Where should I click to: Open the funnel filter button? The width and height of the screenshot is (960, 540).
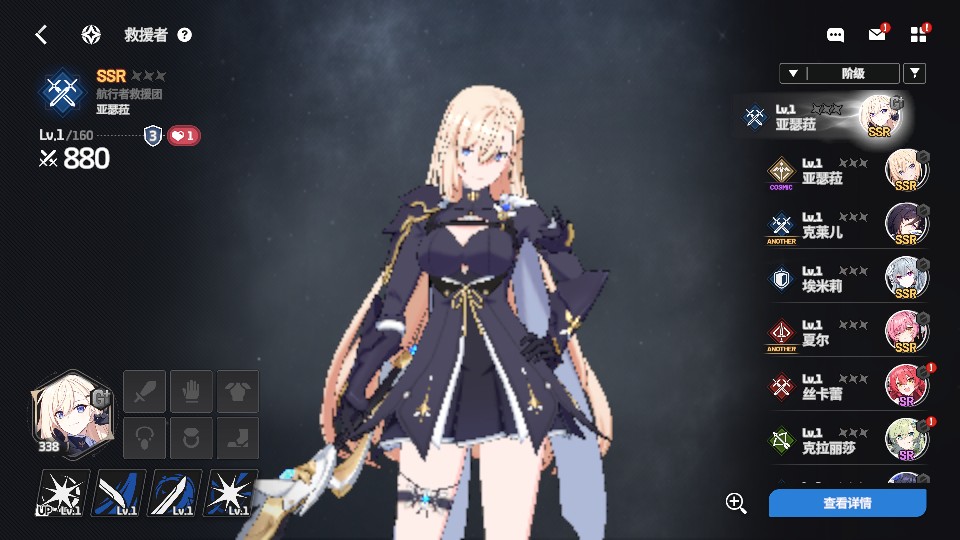(x=914, y=73)
